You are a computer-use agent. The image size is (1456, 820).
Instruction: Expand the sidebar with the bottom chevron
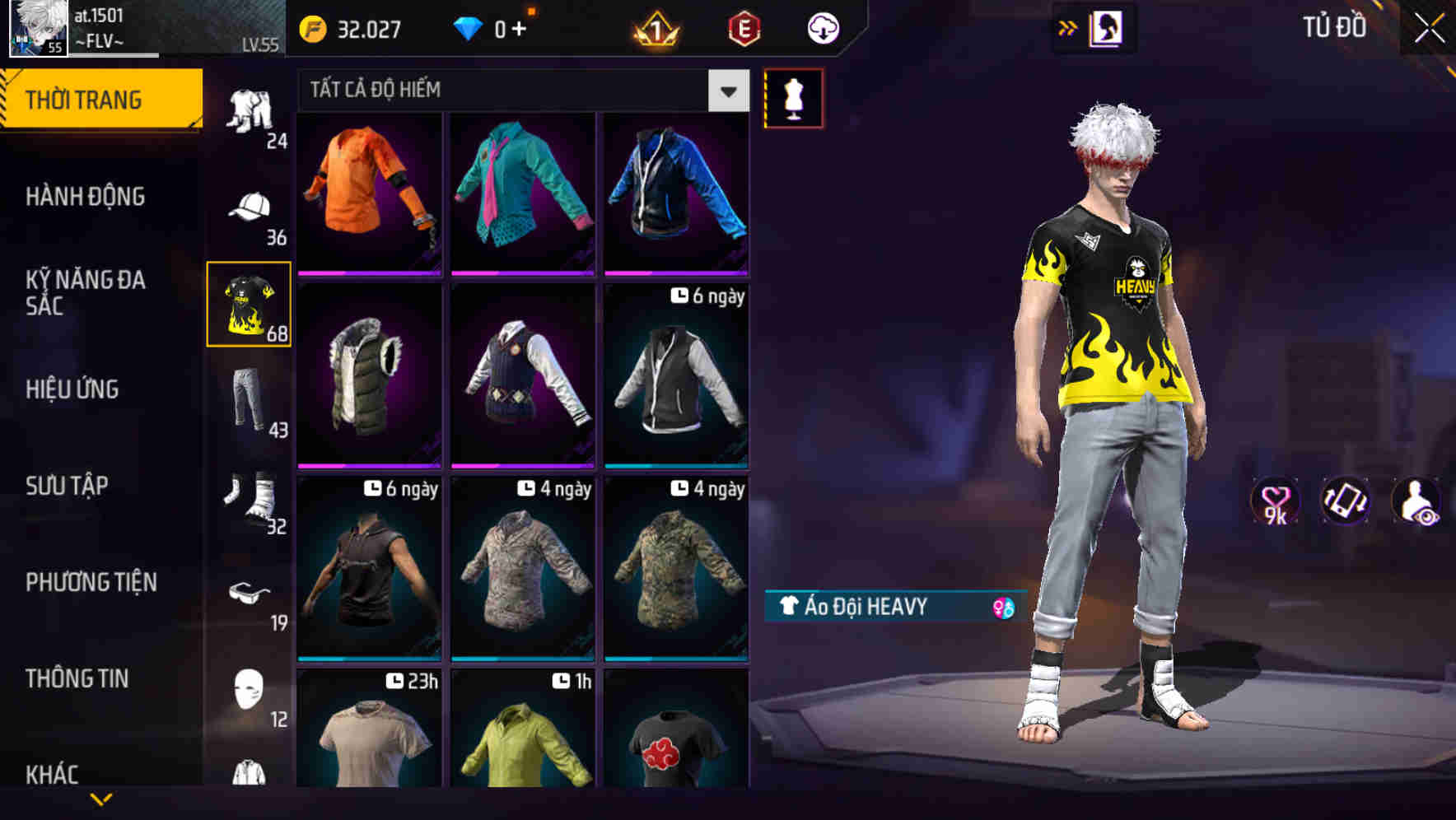(x=100, y=797)
